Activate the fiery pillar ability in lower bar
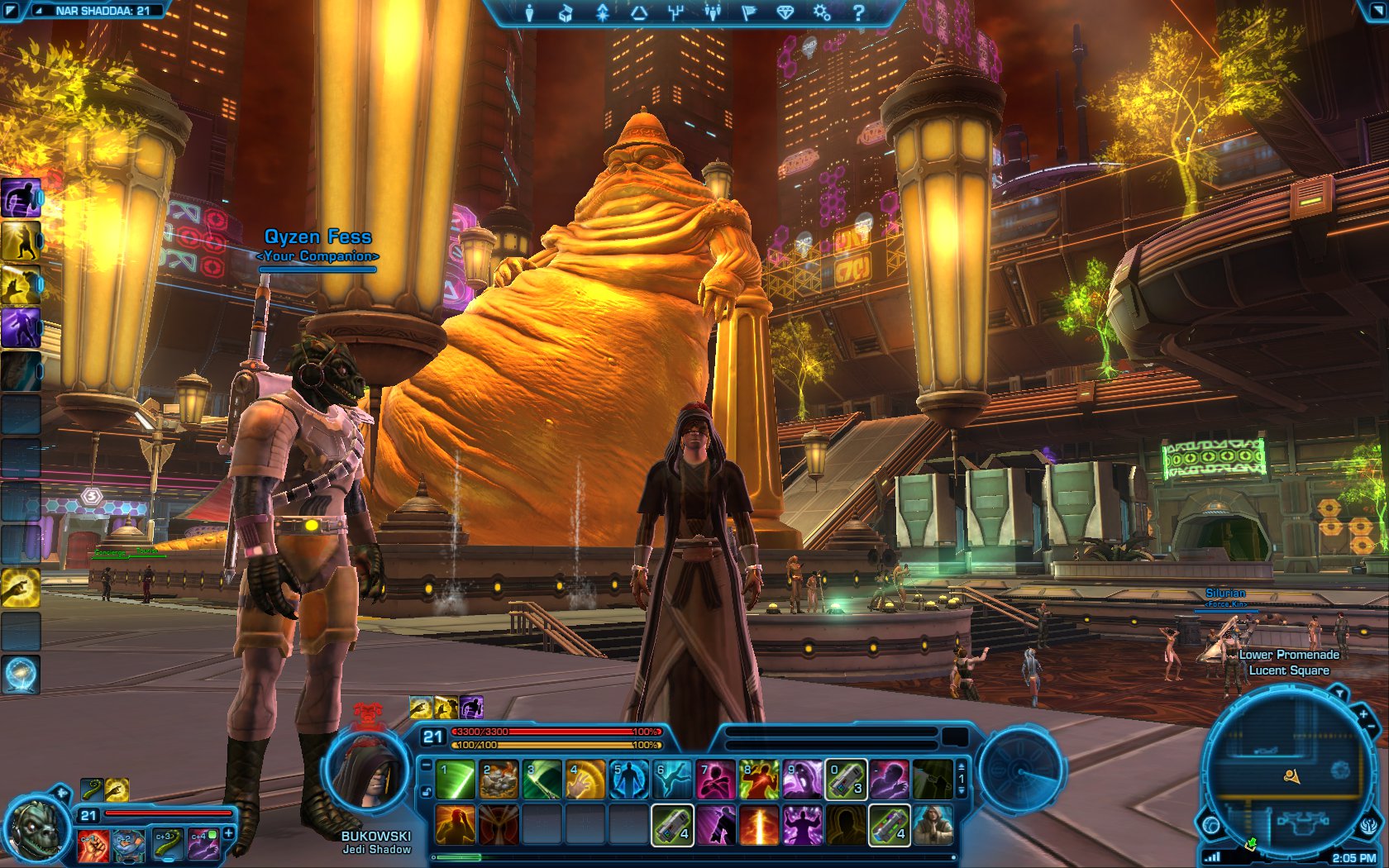Screen dimensions: 1389x868 click(758, 825)
